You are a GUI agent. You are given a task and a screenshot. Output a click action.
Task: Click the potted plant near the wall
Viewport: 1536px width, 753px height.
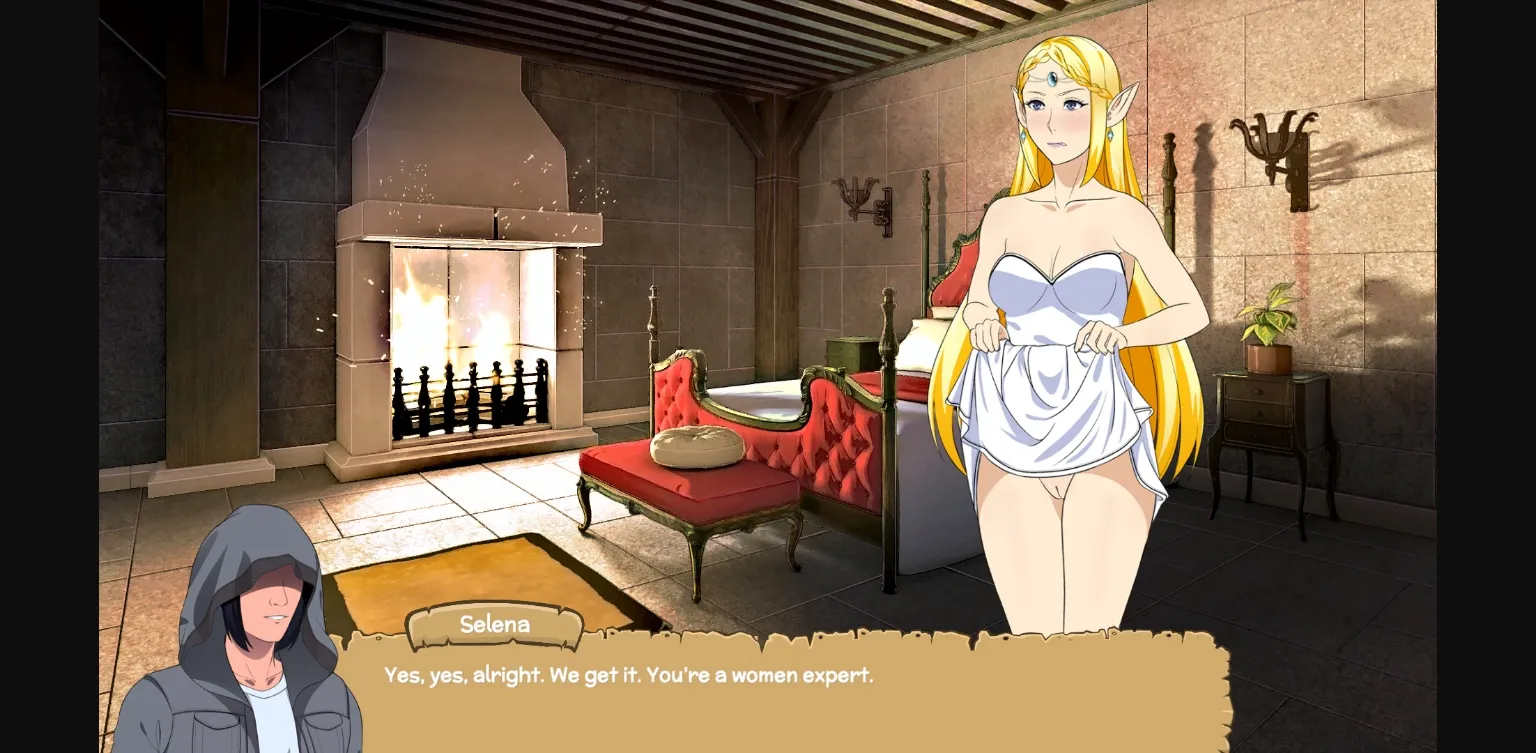coord(1268,320)
